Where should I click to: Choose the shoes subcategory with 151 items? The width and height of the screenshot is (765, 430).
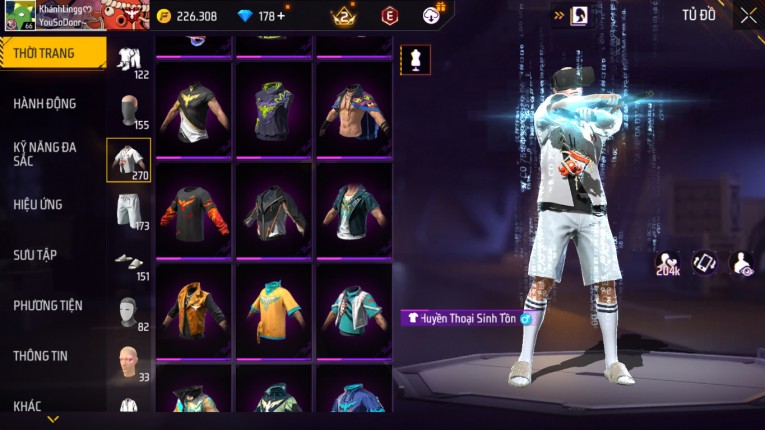click(128, 262)
